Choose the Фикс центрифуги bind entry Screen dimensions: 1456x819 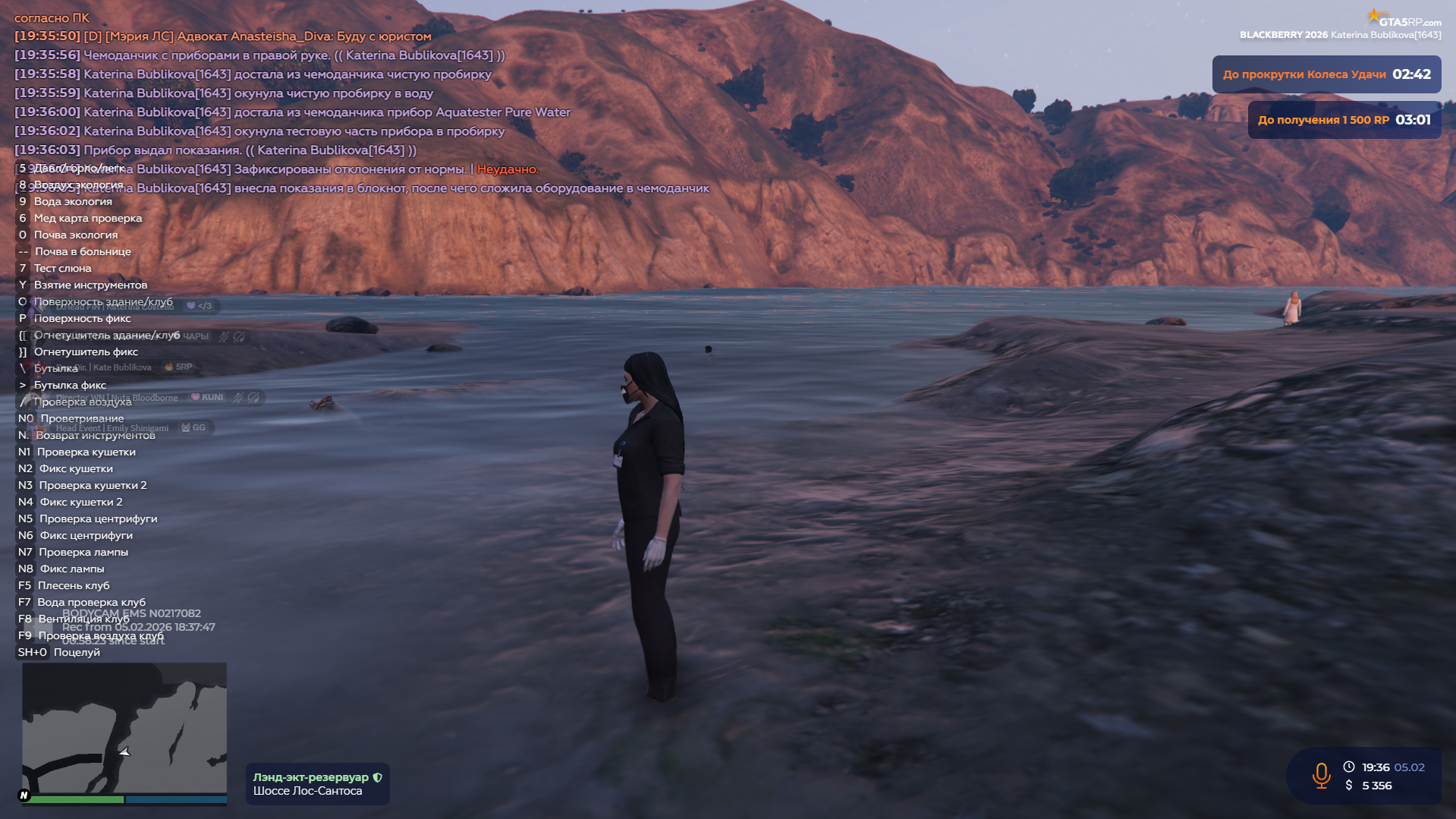[x=86, y=535]
